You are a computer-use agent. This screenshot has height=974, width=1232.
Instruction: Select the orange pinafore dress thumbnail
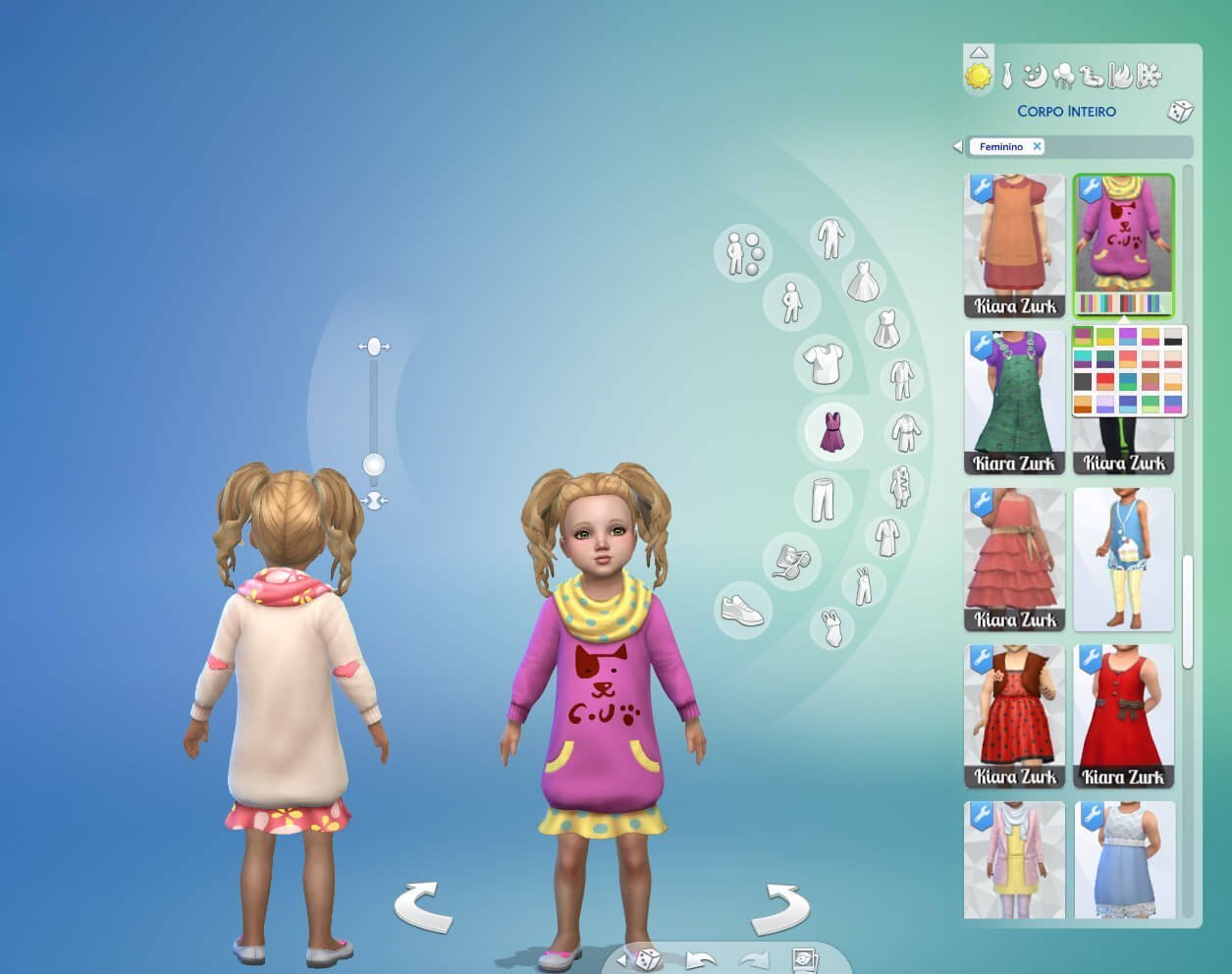1015,245
